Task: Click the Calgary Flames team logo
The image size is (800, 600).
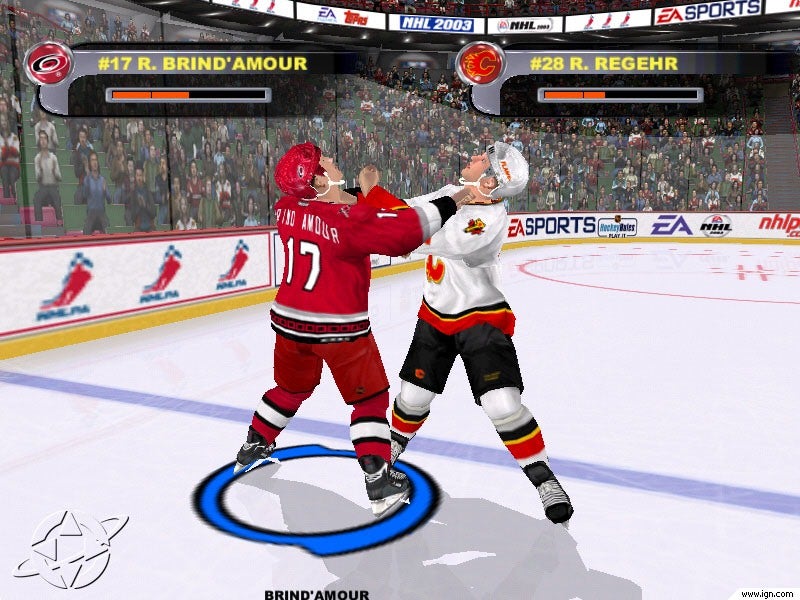Action: [479, 64]
